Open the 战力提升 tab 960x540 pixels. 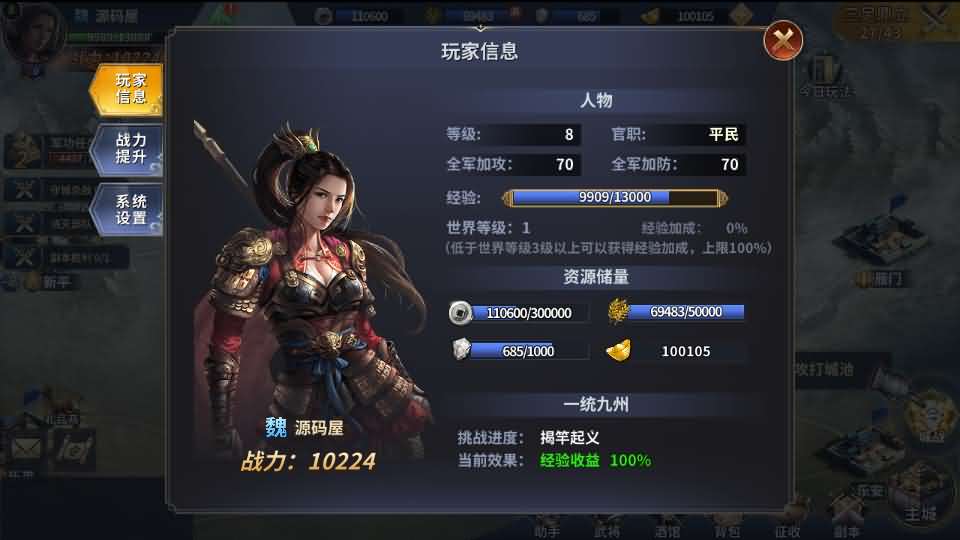pos(129,149)
